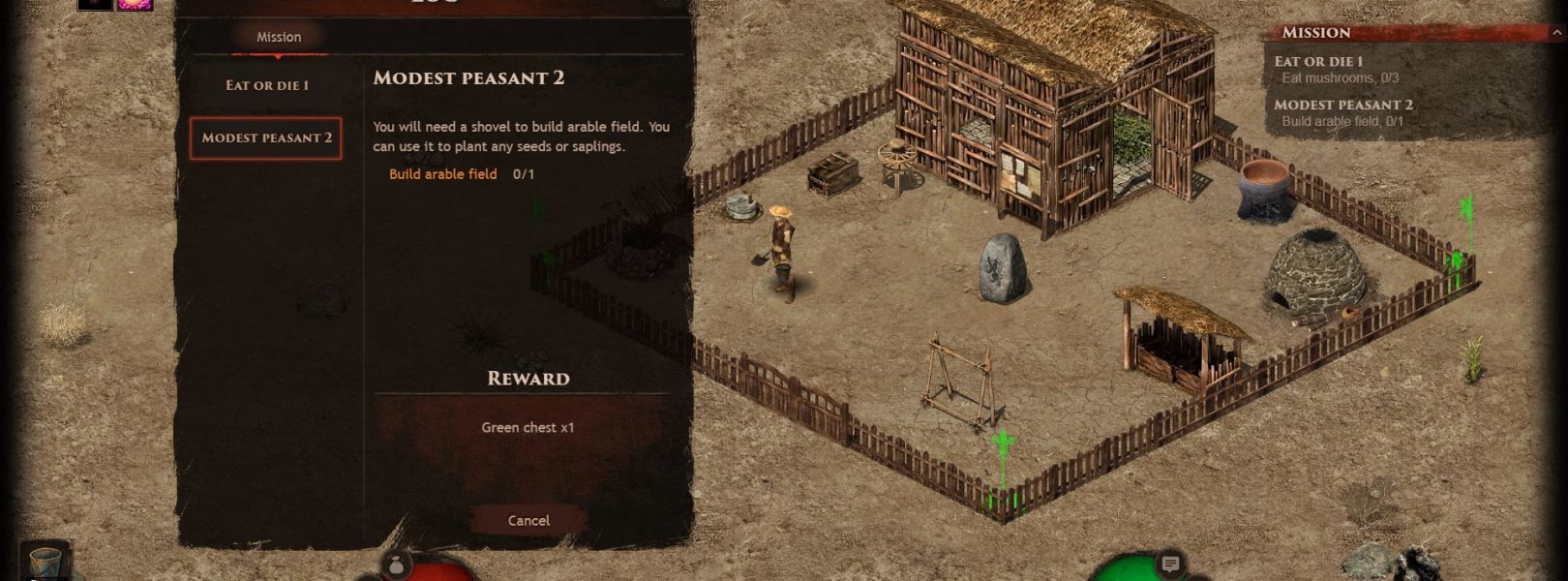Click the pink flower status icon
This screenshot has width=1568, height=581.
tap(135, 4)
